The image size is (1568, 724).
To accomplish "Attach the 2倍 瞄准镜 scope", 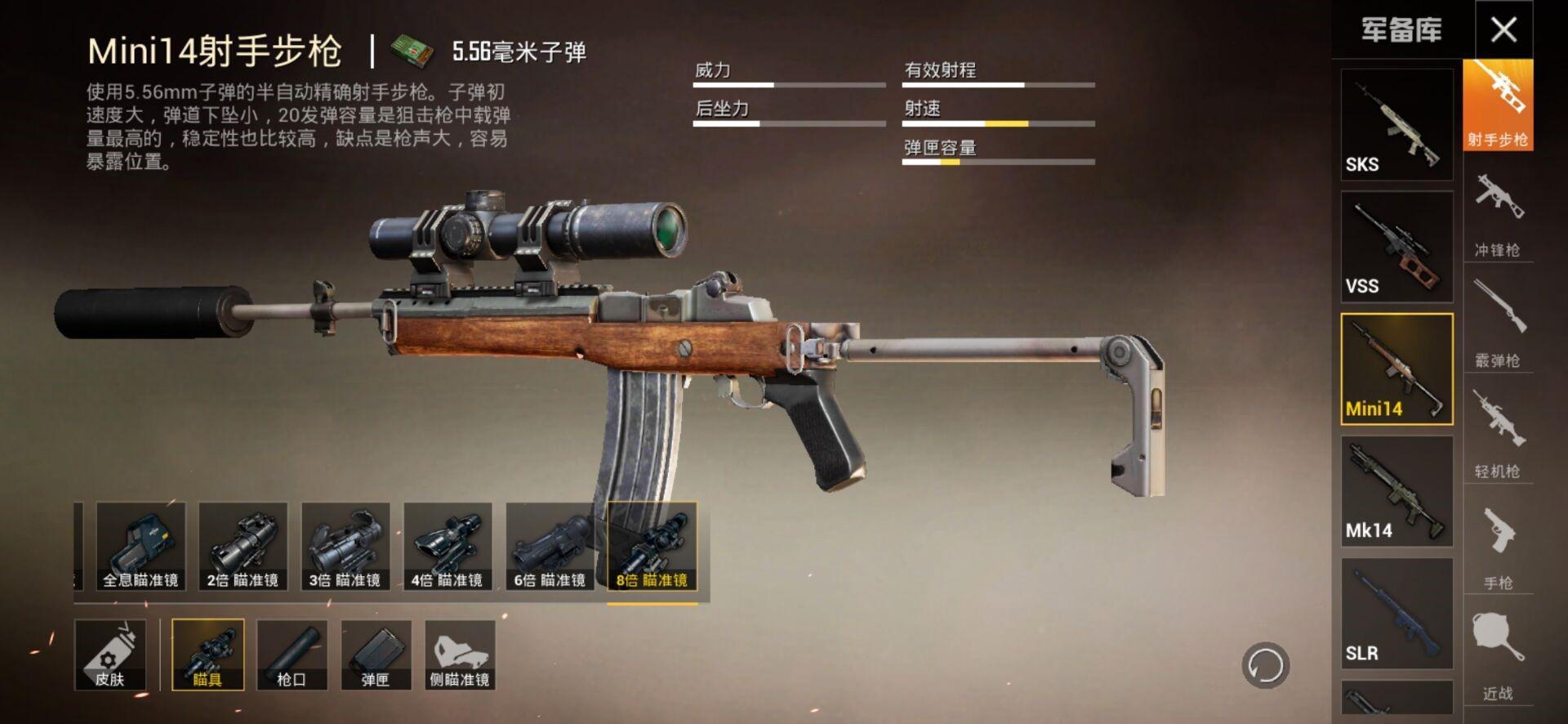I will coord(243,546).
